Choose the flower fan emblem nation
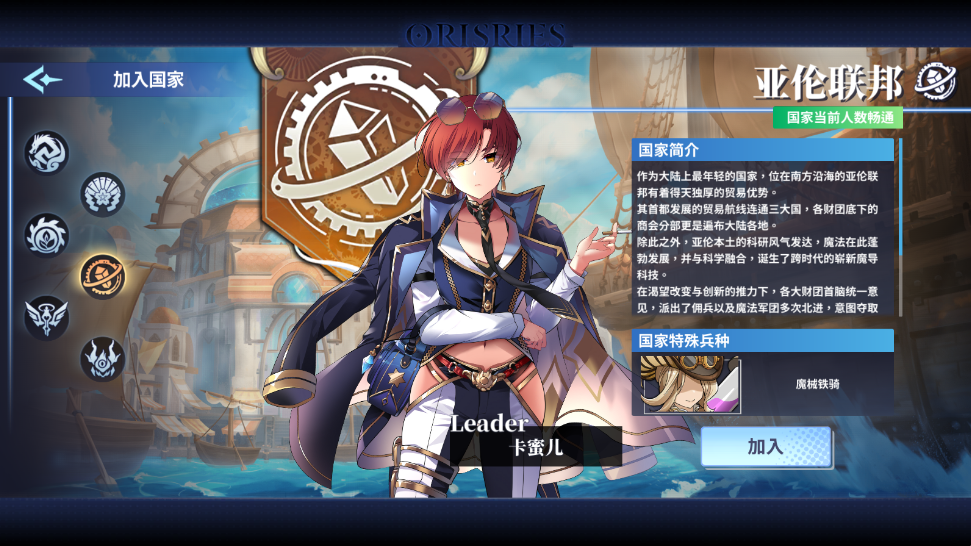This screenshot has width=971, height=546. coord(102,194)
